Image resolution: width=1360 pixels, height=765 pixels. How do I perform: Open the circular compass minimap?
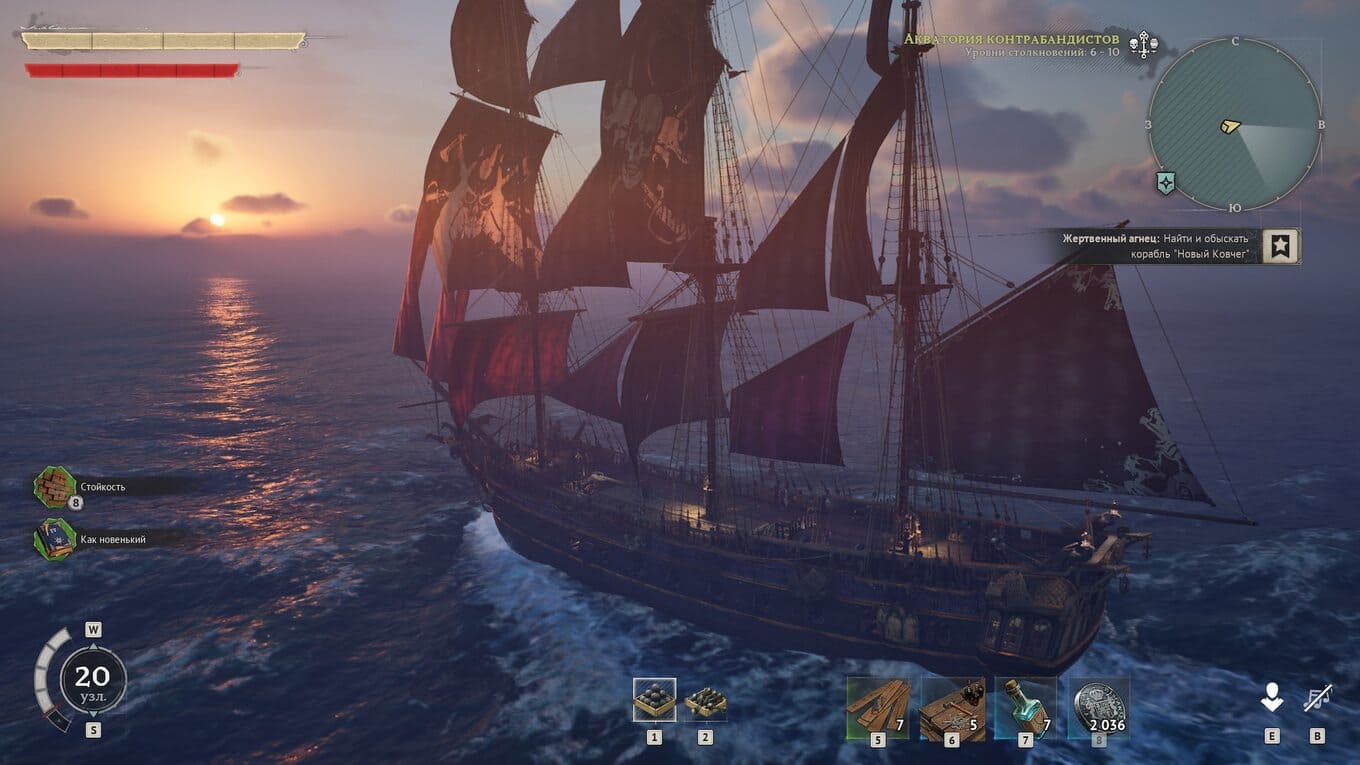click(x=1234, y=124)
